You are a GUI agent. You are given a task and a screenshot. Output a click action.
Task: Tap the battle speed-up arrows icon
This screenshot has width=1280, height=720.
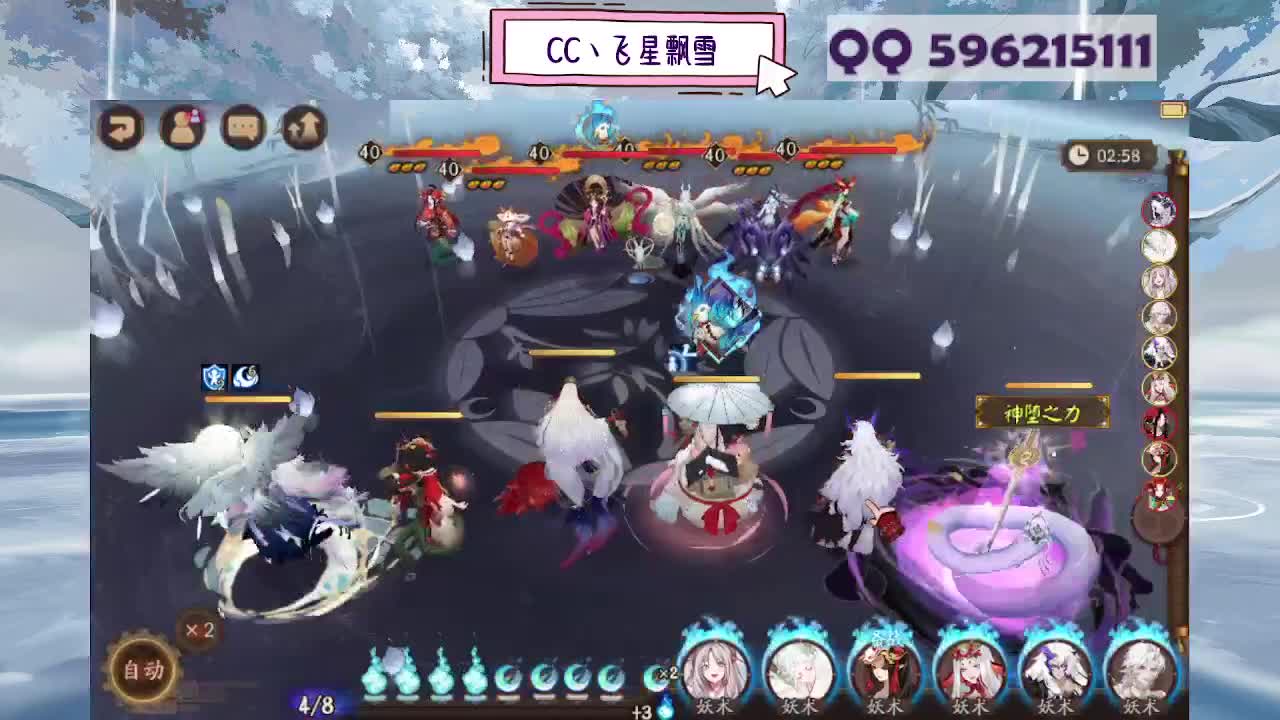[305, 128]
